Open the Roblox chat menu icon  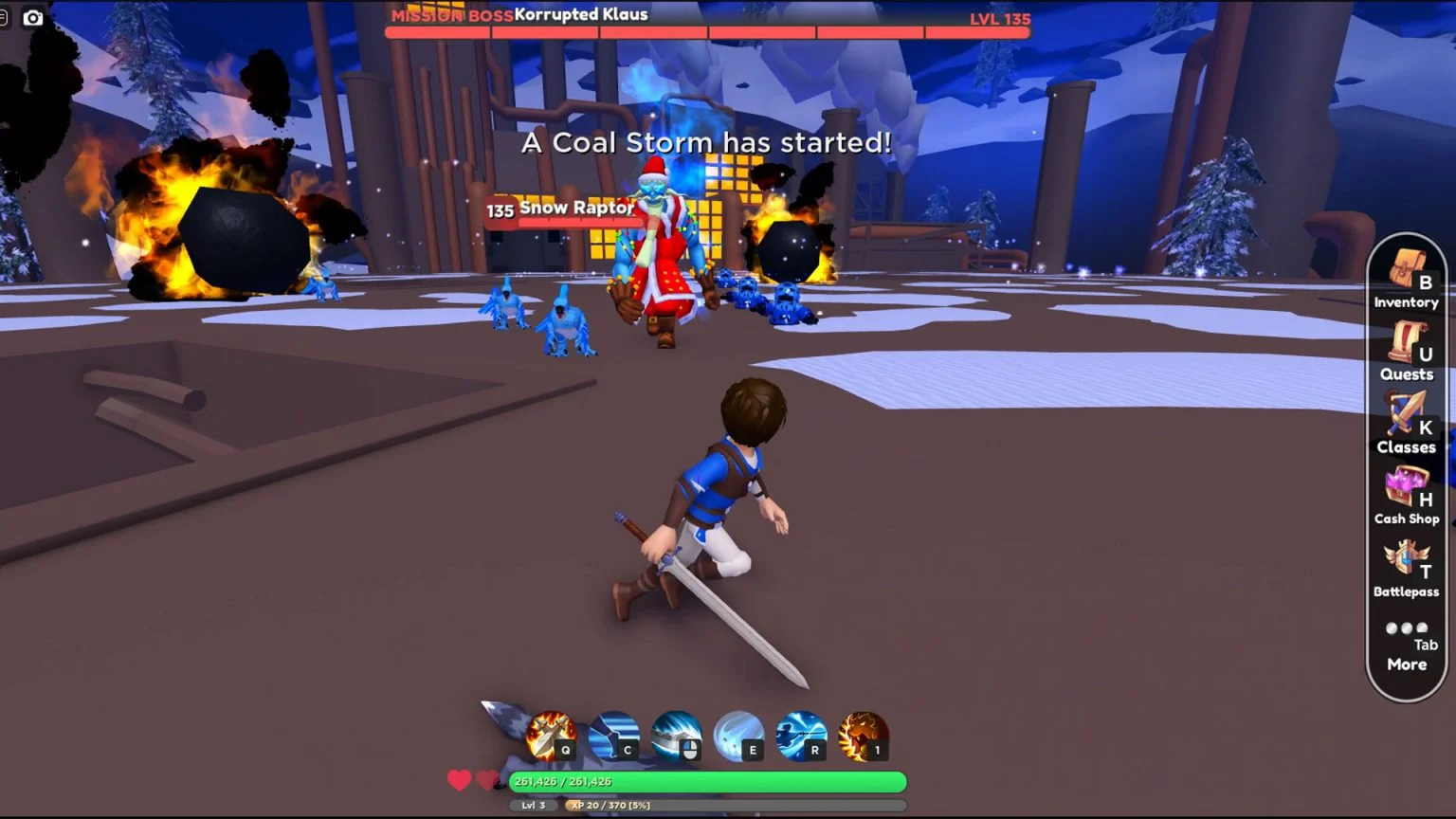[4, 17]
